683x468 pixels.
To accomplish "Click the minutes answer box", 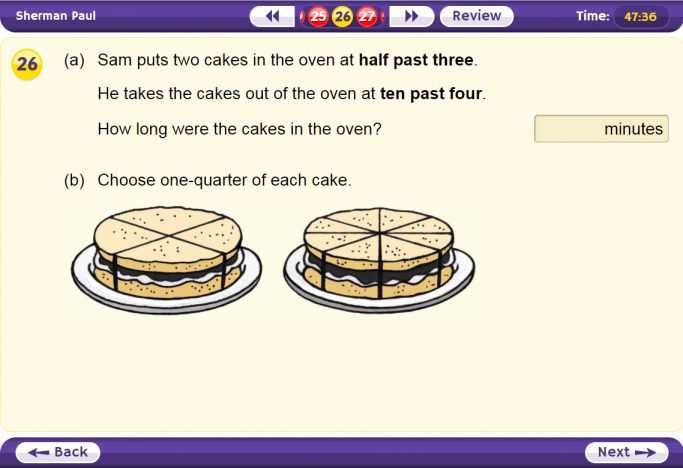I will pos(601,129).
